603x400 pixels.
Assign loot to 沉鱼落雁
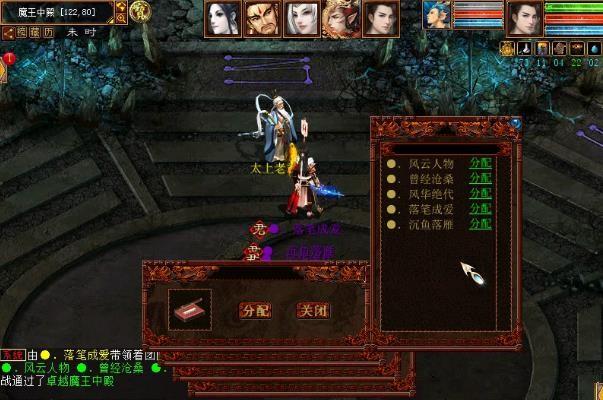tap(480, 223)
